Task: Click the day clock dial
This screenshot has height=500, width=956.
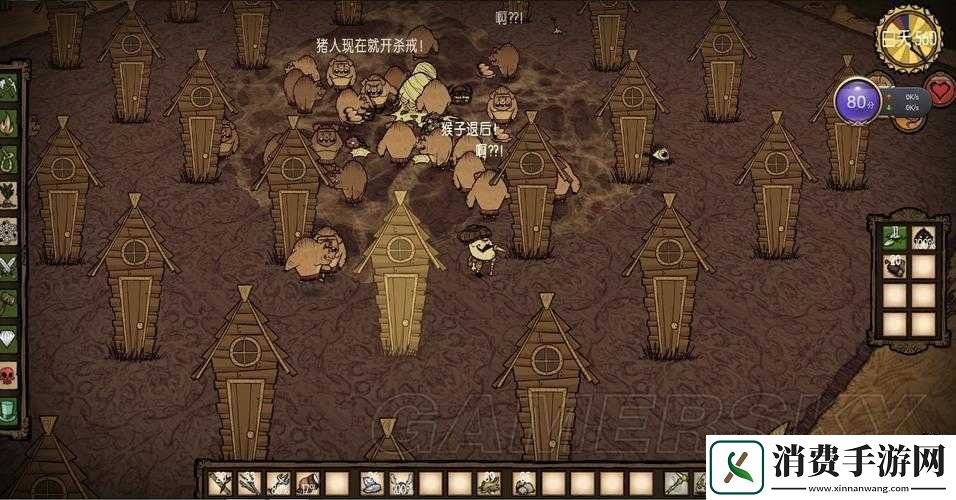Action: tap(906, 39)
